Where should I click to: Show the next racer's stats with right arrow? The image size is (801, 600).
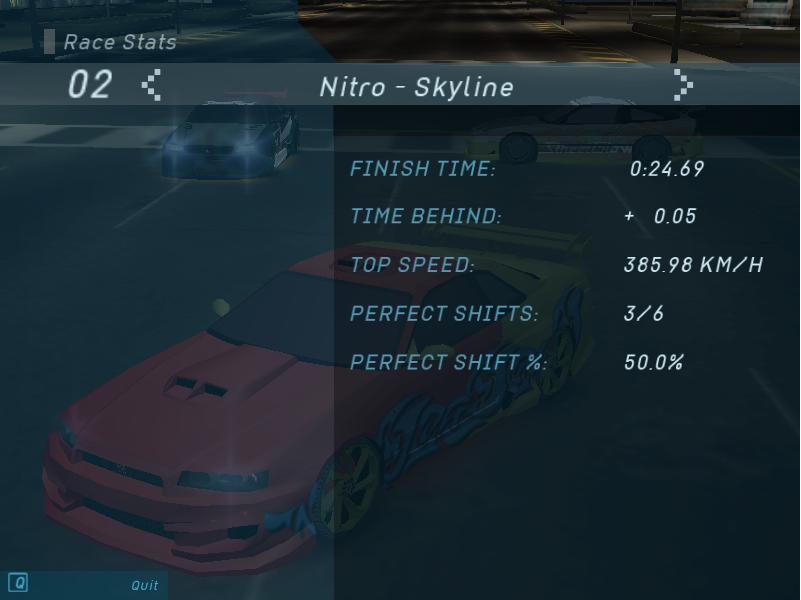pos(682,86)
